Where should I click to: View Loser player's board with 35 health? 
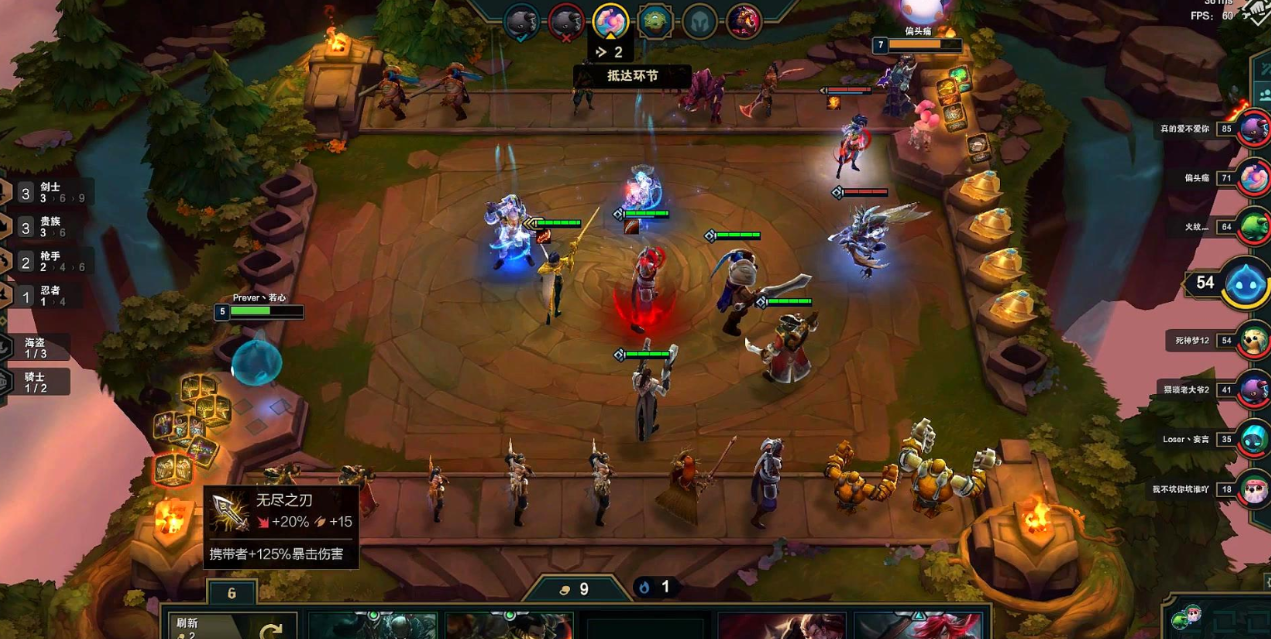click(1253, 439)
